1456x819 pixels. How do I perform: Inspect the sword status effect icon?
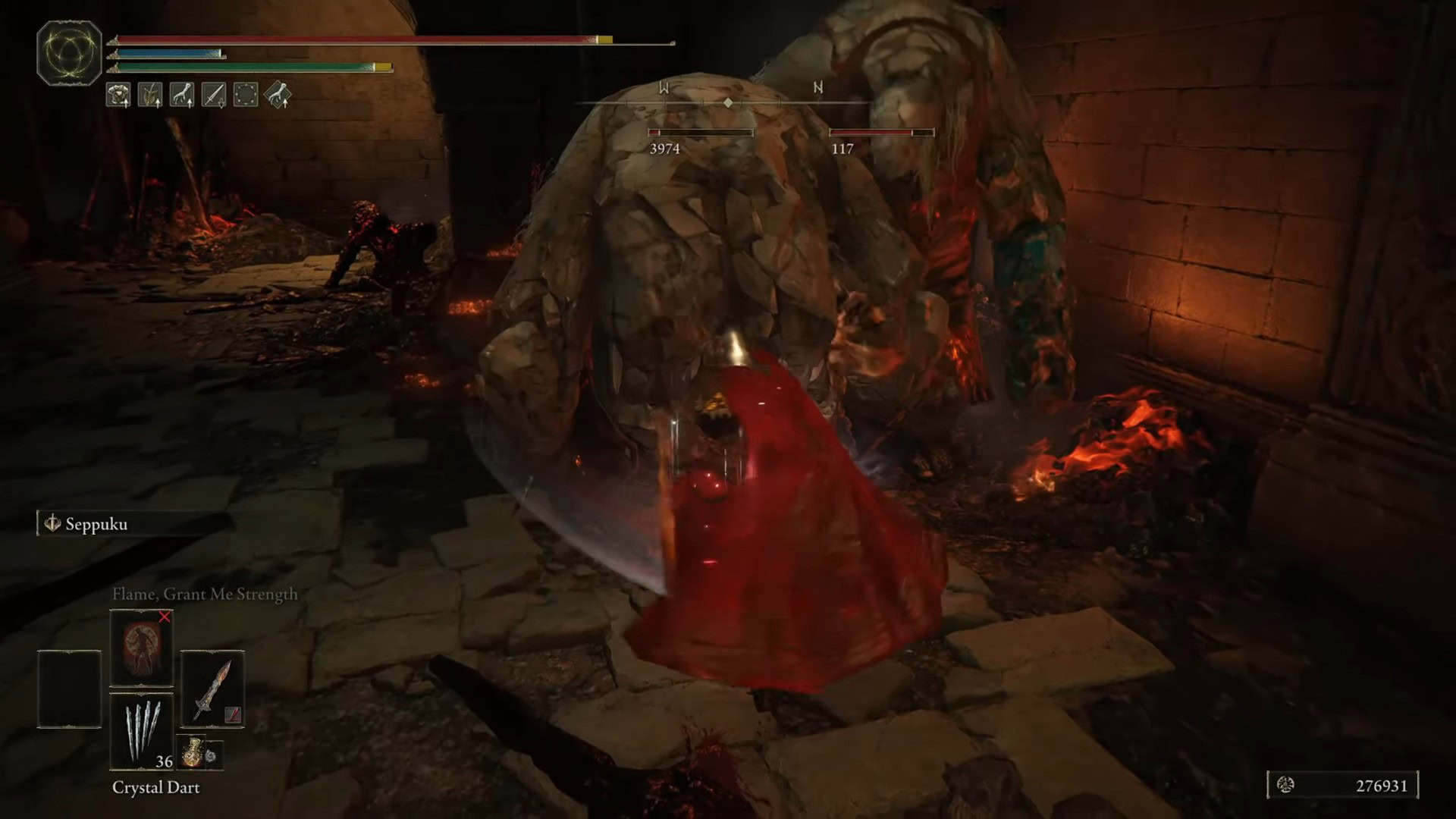[x=214, y=95]
